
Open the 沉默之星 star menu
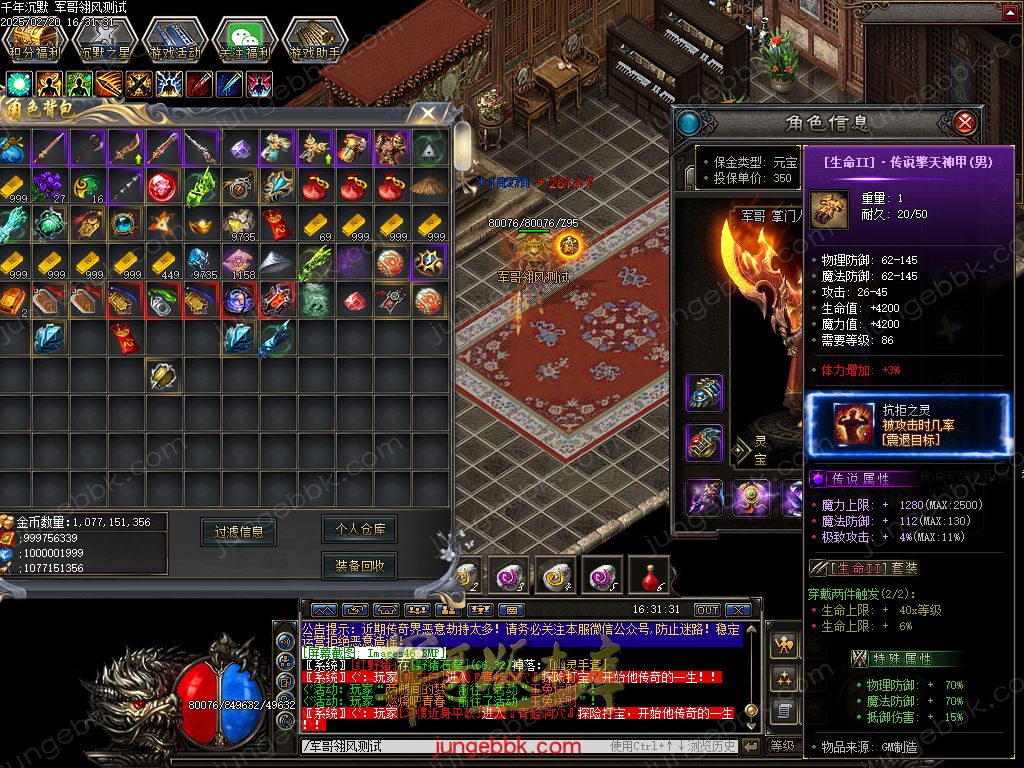tap(104, 40)
